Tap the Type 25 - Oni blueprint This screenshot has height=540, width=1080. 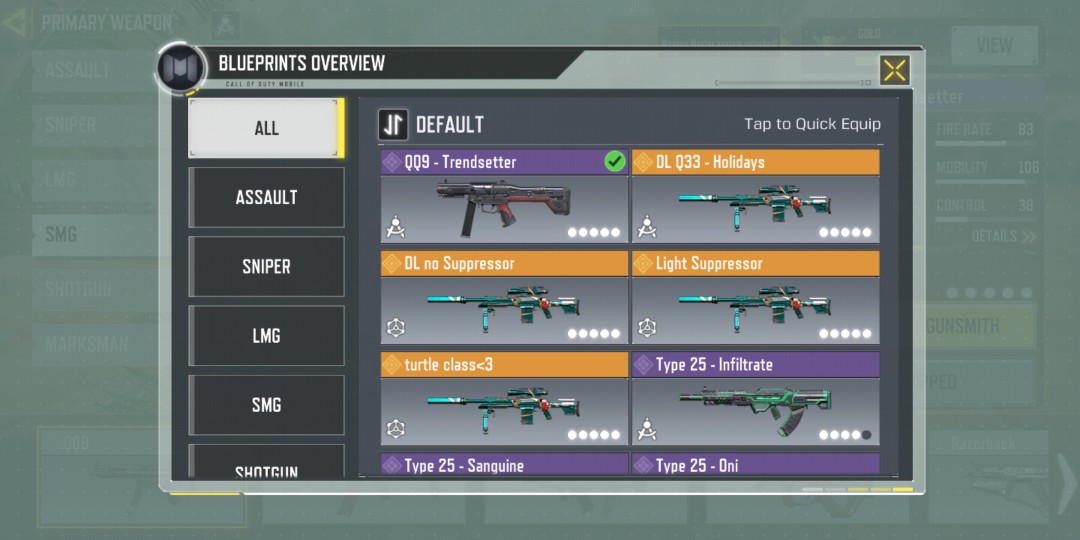pos(755,465)
